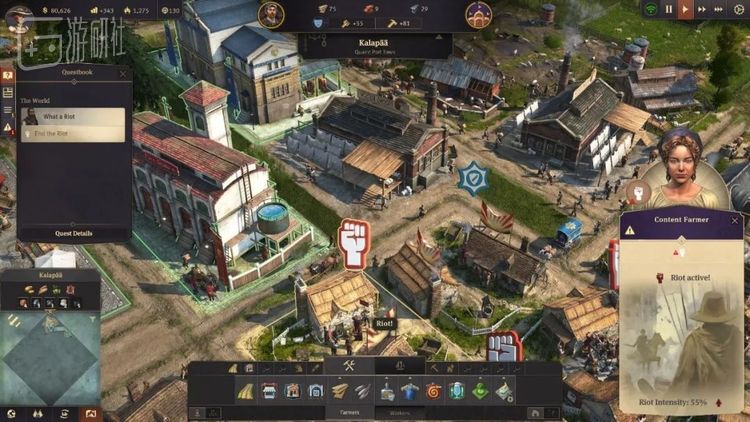Screen dimensions: 750x422
Task: Select the dirt road build item
Action: [x=245, y=391]
